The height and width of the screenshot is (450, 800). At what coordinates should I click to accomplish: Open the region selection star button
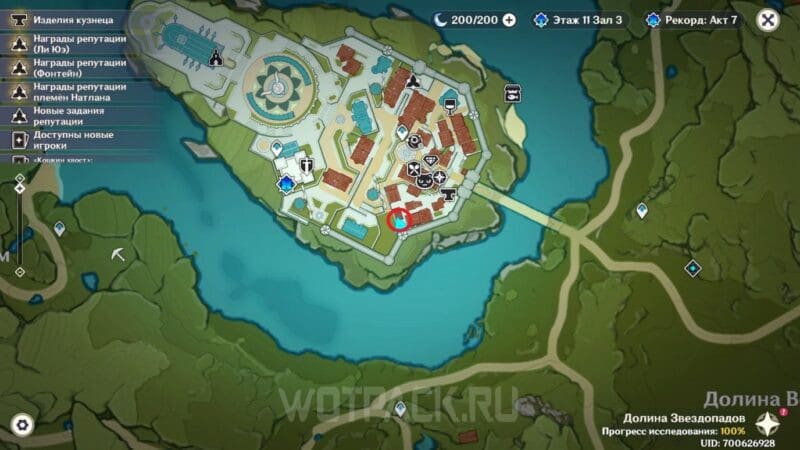[x=768, y=422]
